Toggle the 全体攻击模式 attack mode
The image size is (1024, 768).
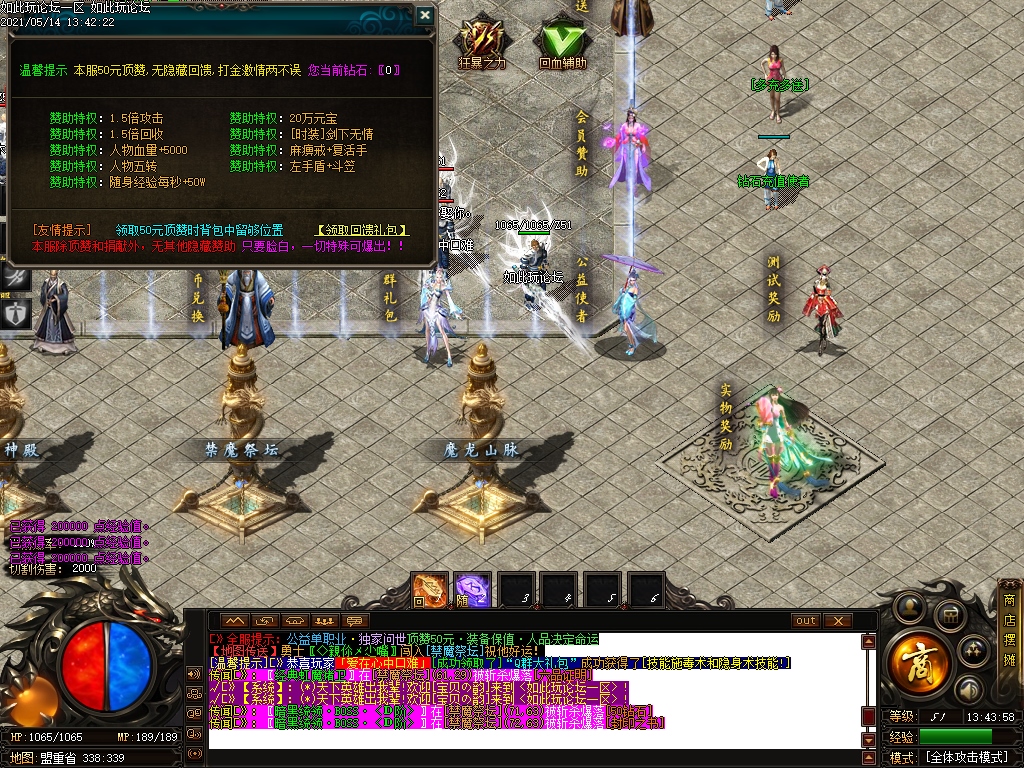966,757
